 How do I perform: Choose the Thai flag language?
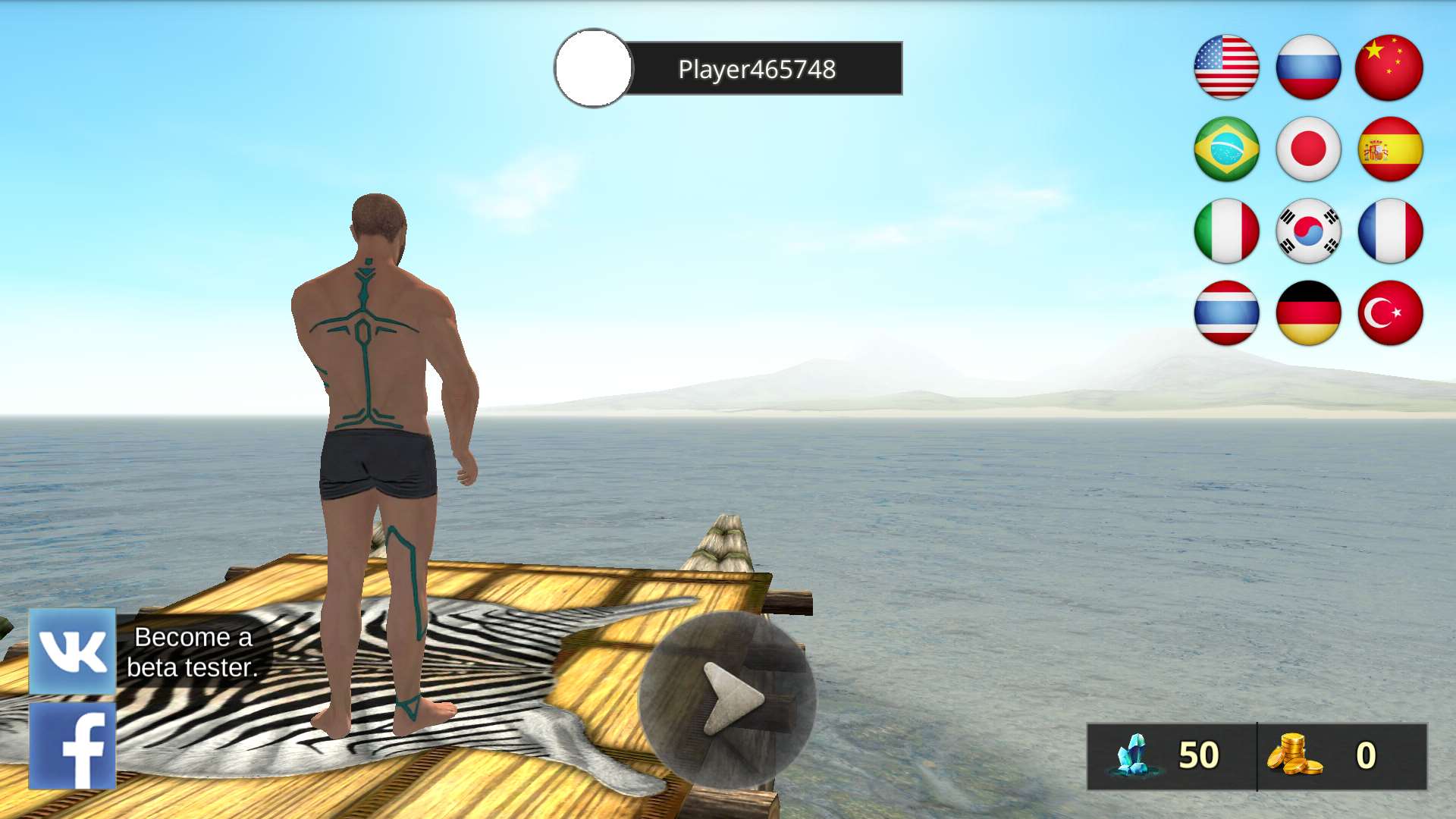pyautogui.click(x=1226, y=313)
